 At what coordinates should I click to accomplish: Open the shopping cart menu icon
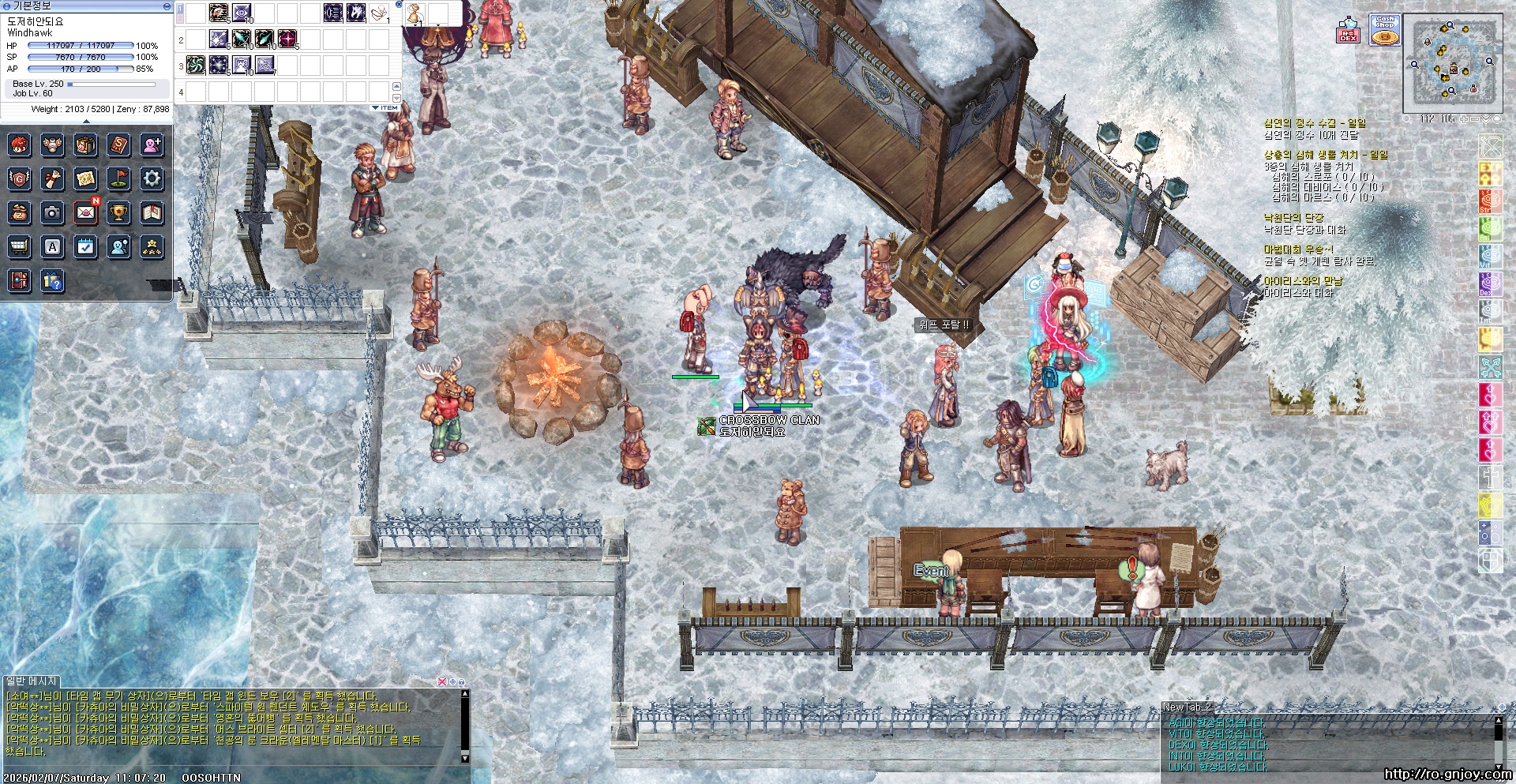point(19,247)
